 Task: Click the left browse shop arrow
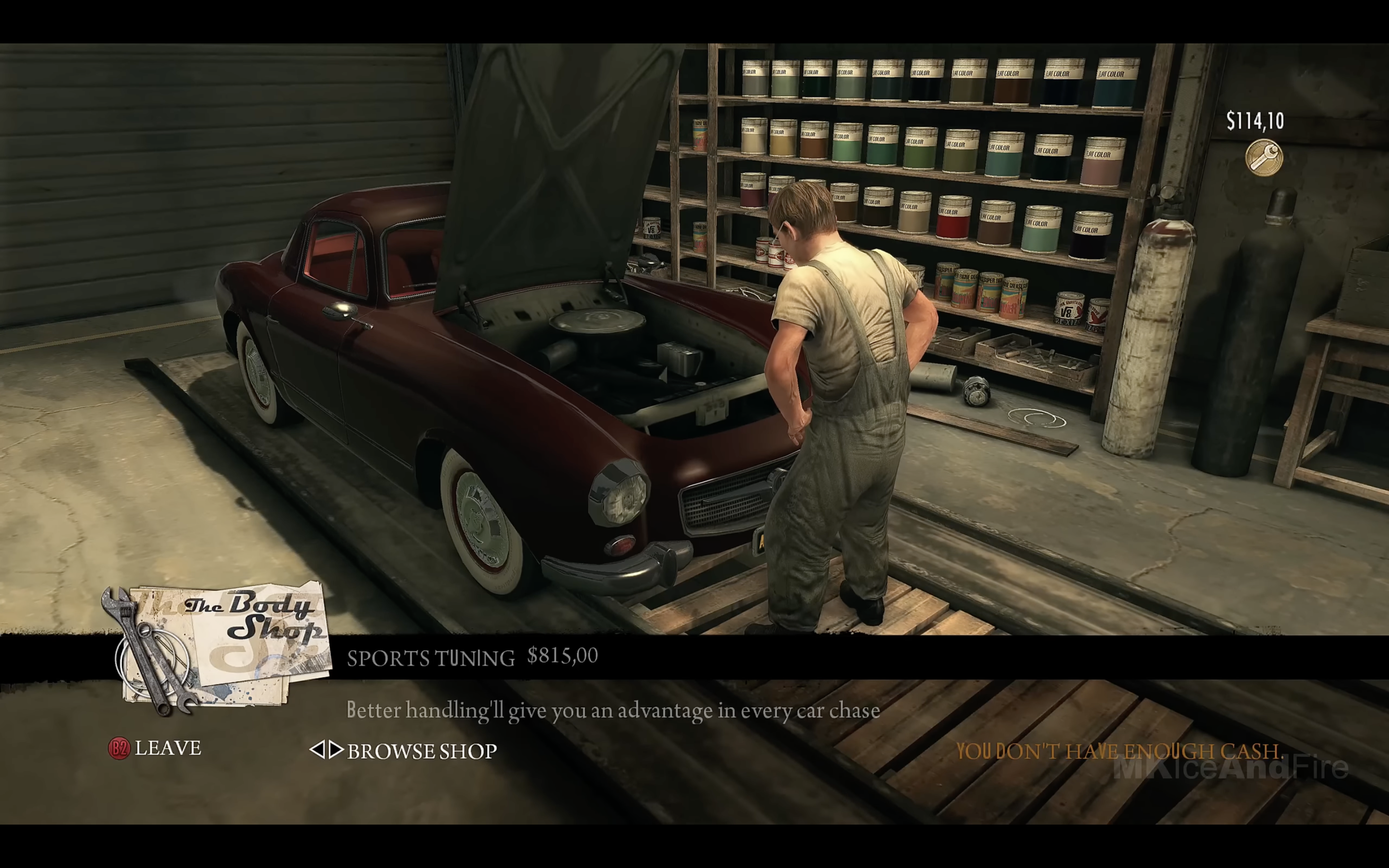pos(317,750)
